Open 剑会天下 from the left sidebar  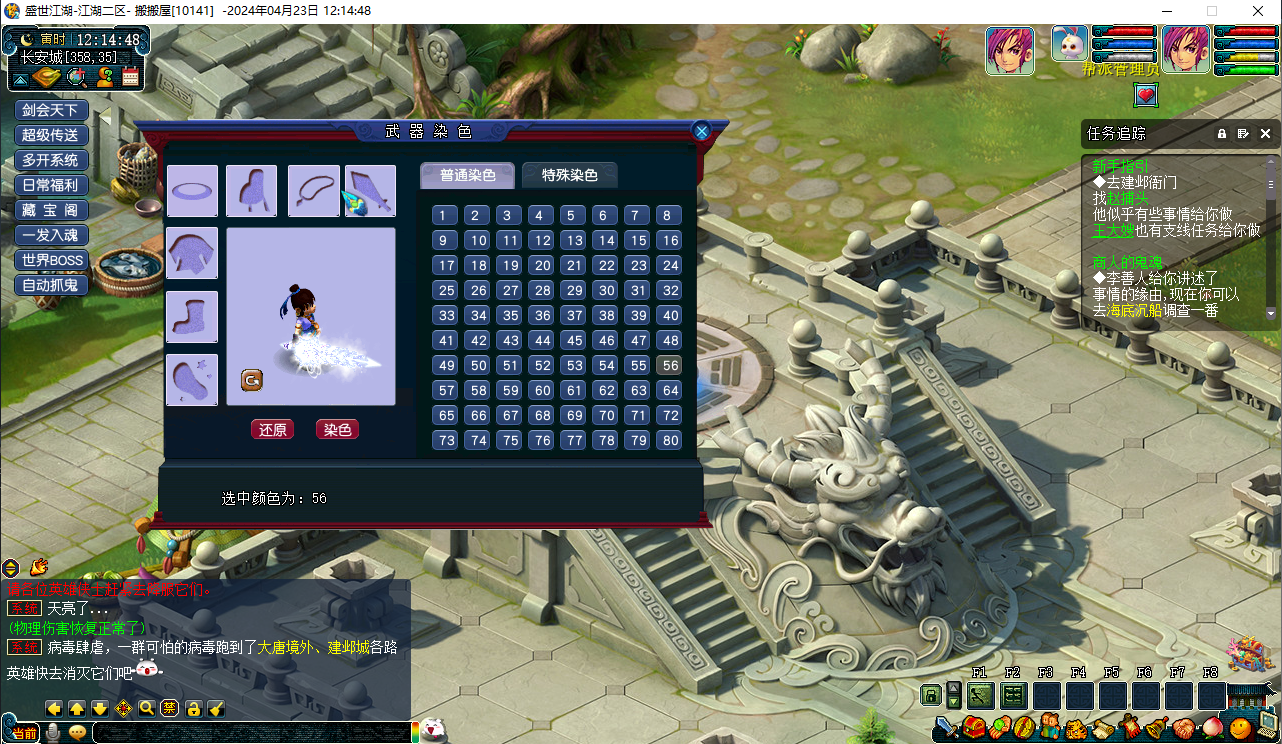[x=50, y=109]
